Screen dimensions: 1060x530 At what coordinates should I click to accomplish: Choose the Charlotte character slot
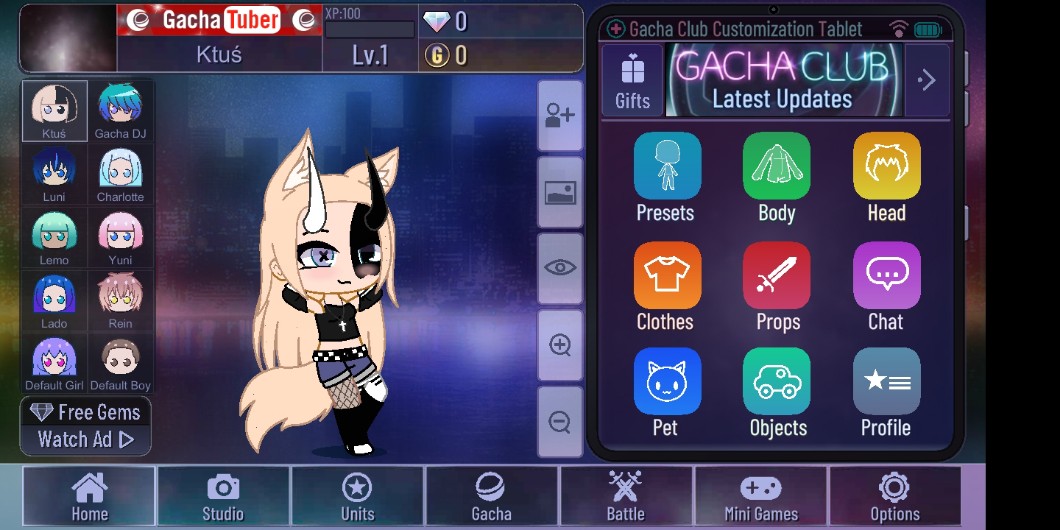coord(120,174)
